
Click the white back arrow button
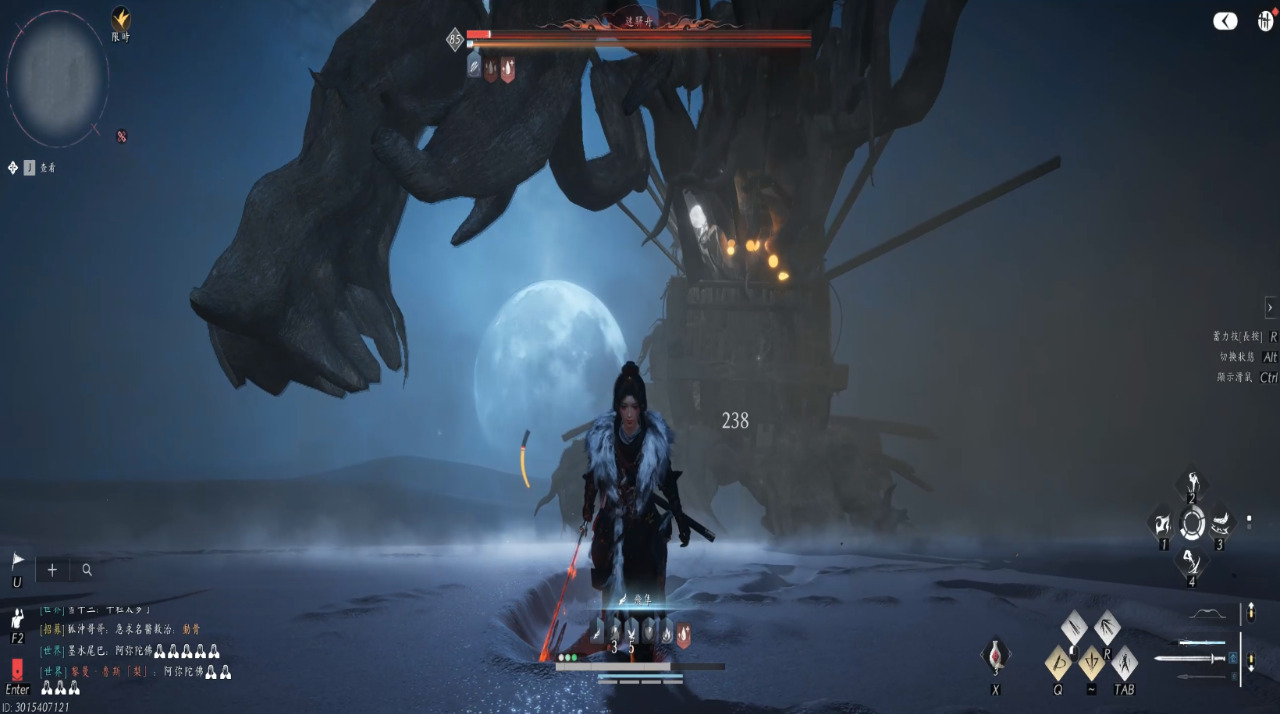(1225, 21)
